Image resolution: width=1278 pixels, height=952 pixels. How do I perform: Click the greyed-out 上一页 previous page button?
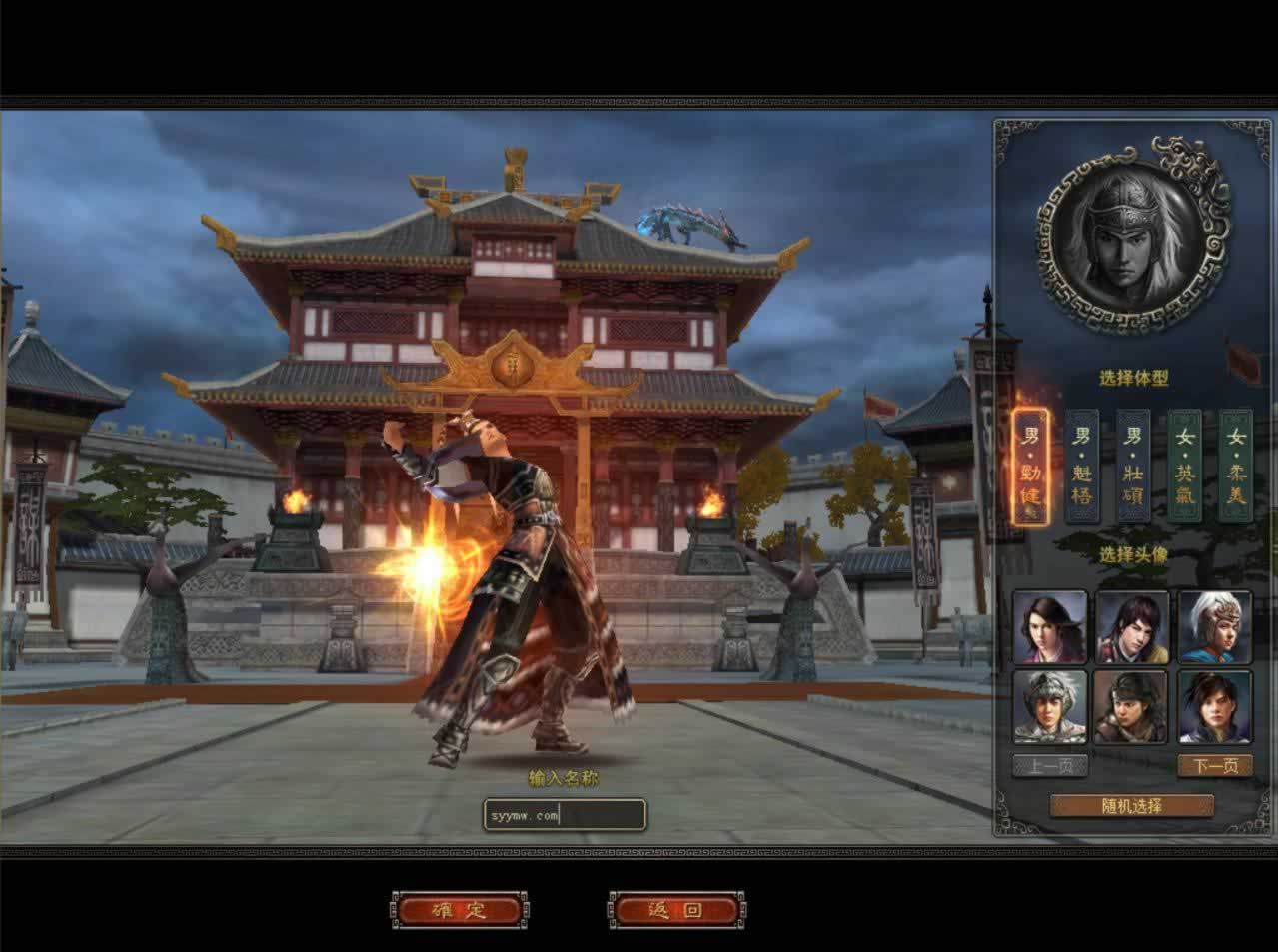1050,766
